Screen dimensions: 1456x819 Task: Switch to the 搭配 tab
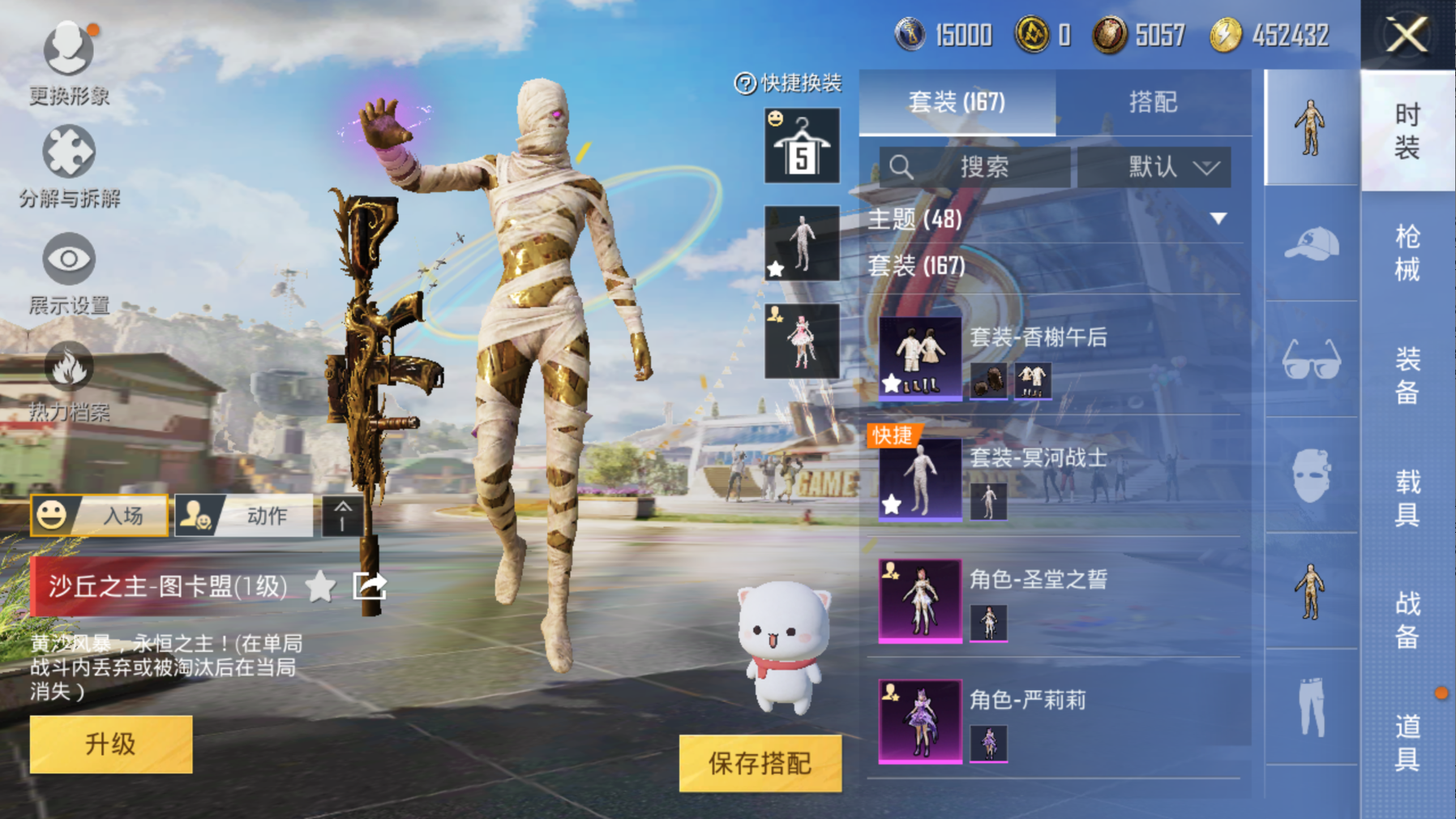[x=1152, y=102]
